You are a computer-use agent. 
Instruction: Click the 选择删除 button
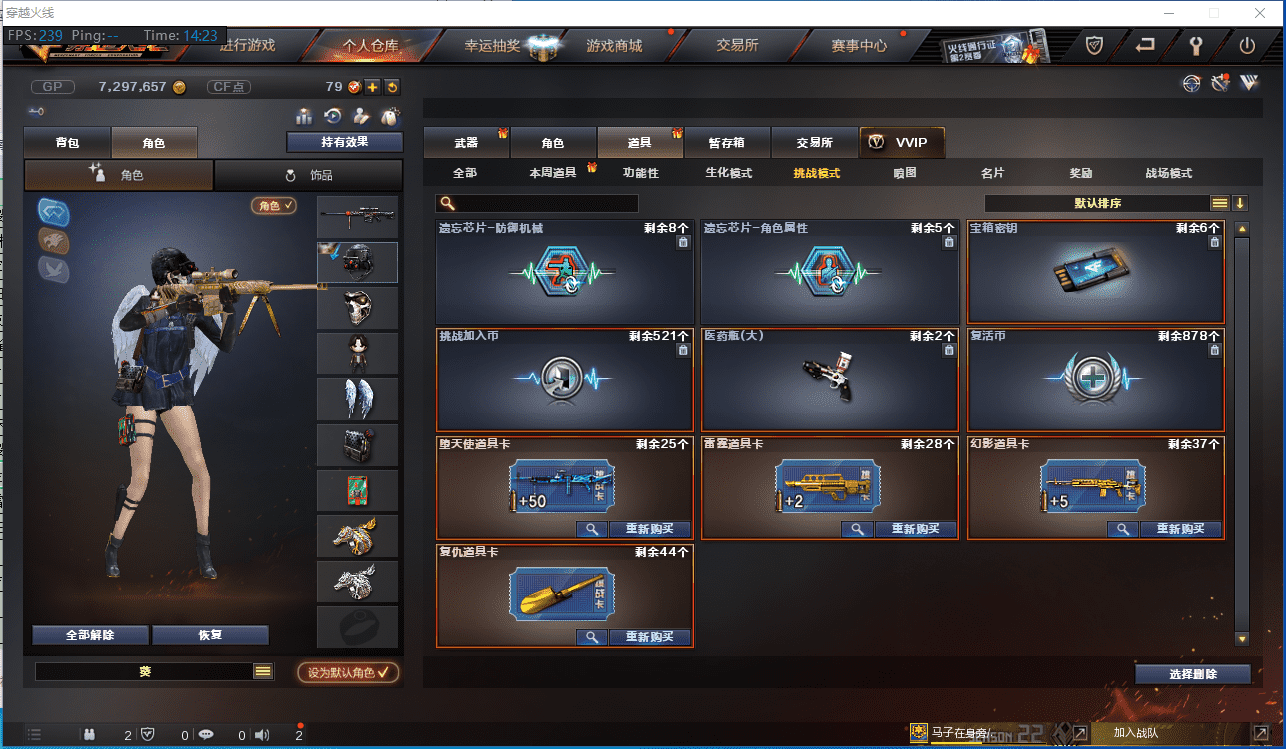(1192, 674)
